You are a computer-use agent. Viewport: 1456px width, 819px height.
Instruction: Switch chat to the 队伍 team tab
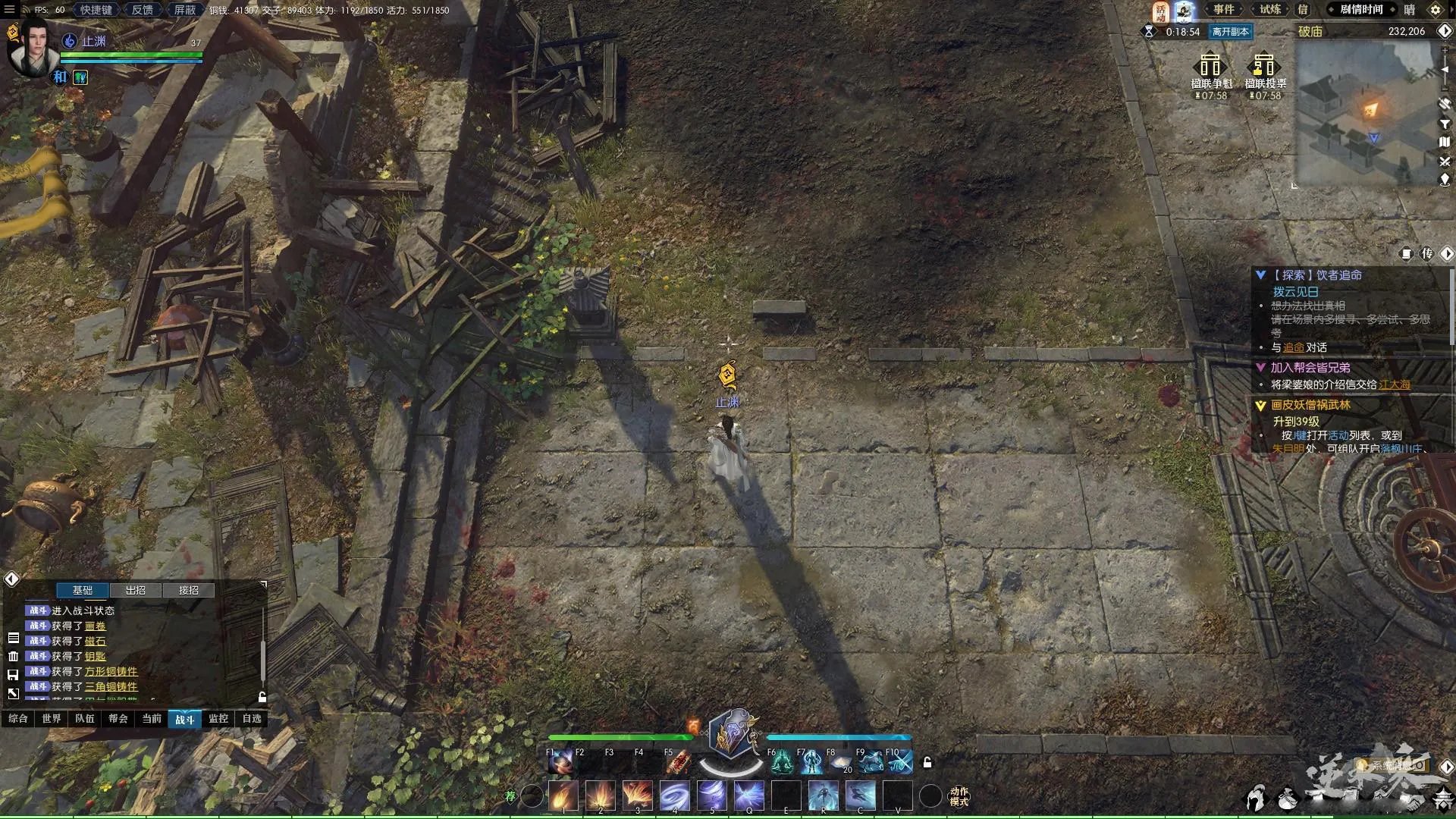pos(85,719)
